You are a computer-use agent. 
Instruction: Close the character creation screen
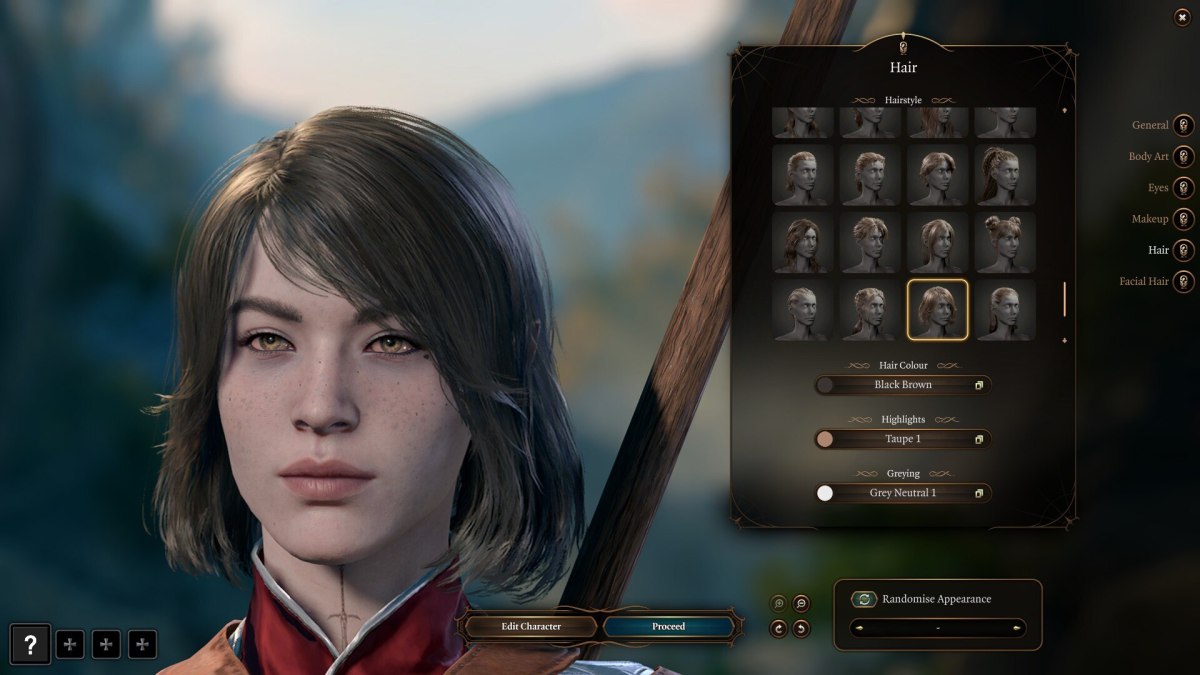[x=1183, y=18]
